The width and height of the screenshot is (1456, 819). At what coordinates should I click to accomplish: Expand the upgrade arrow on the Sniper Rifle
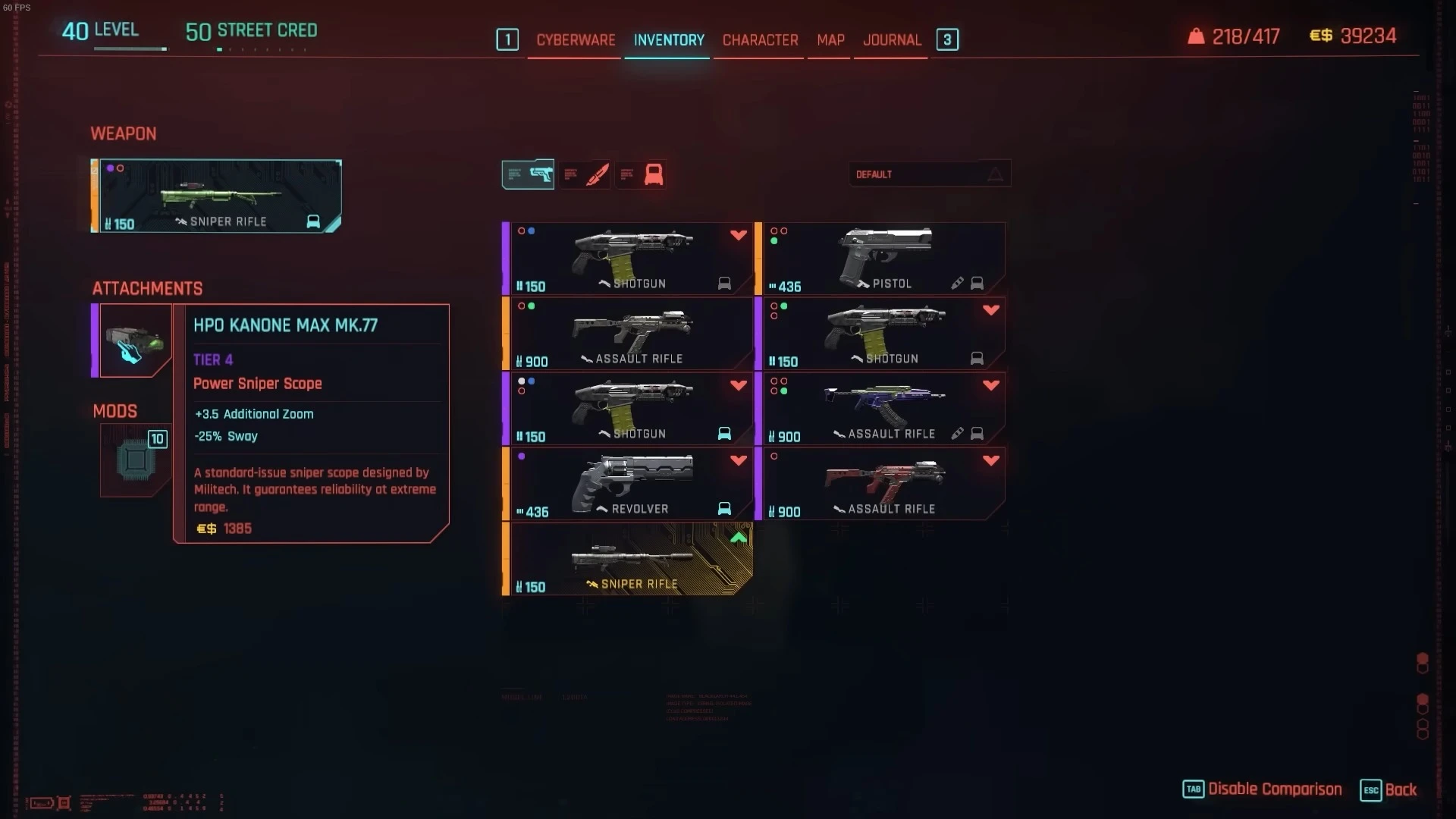(737, 537)
